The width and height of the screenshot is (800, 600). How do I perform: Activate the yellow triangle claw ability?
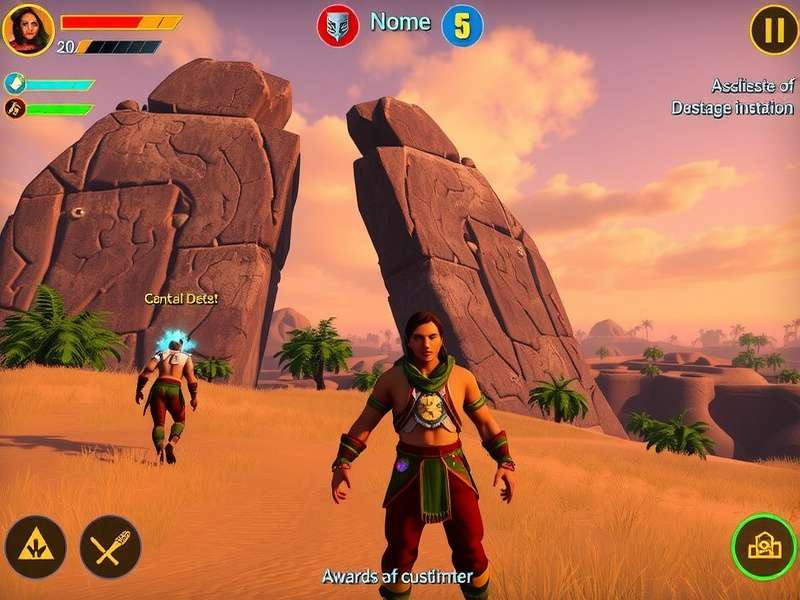coord(35,546)
